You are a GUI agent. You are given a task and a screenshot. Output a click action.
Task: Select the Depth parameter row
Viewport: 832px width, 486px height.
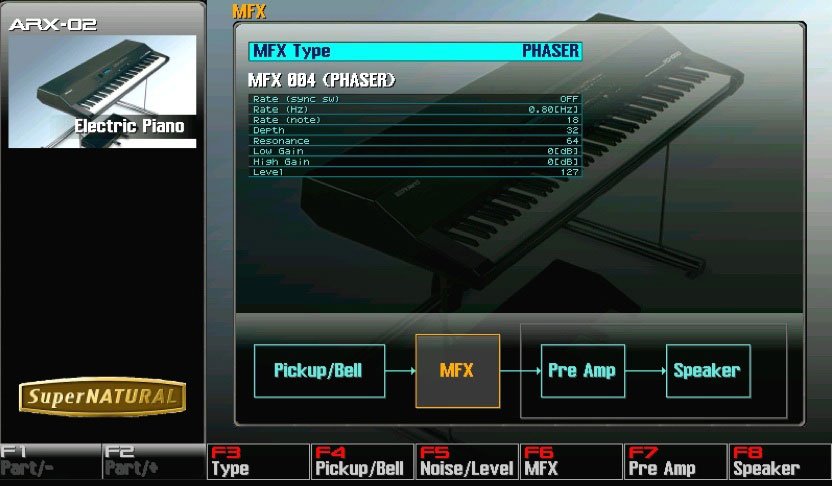pyautogui.click(x=414, y=130)
